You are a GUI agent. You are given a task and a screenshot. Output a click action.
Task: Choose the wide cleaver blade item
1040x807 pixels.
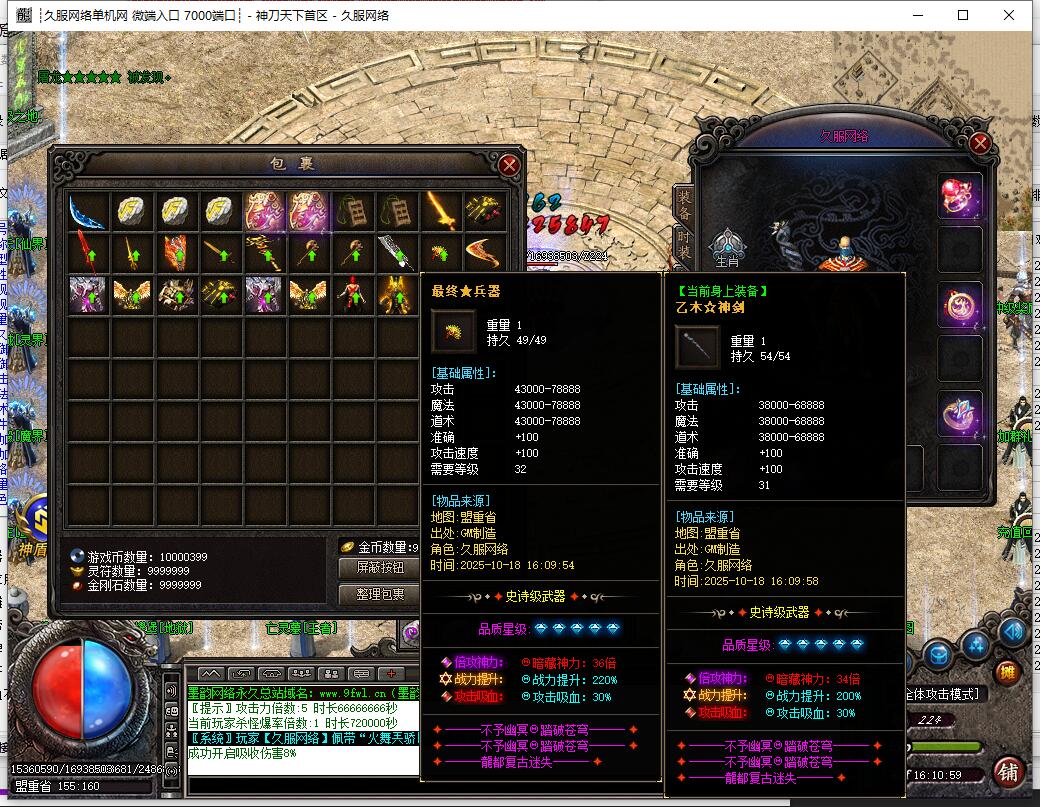(x=396, y=253)
